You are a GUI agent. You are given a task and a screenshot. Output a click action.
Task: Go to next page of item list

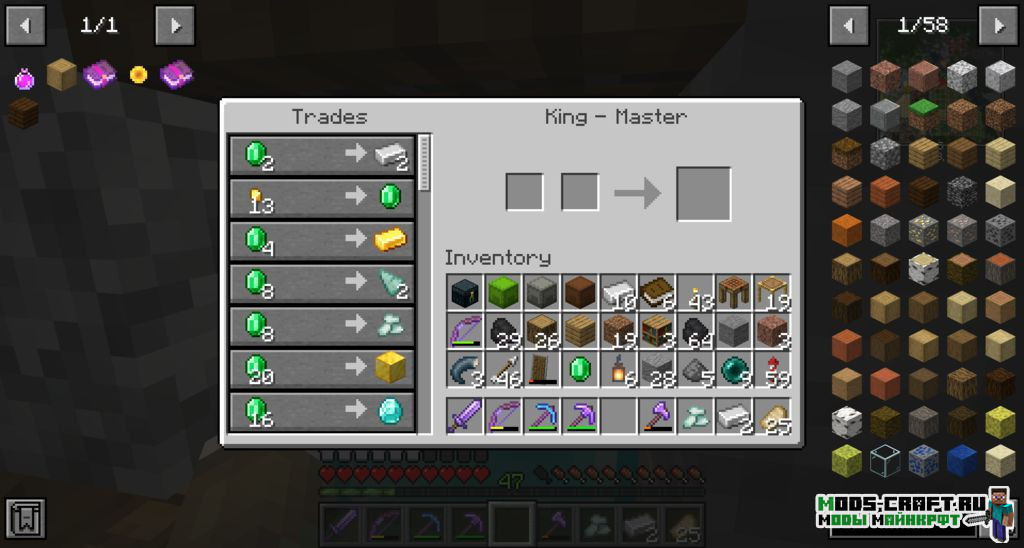(997, 25)
